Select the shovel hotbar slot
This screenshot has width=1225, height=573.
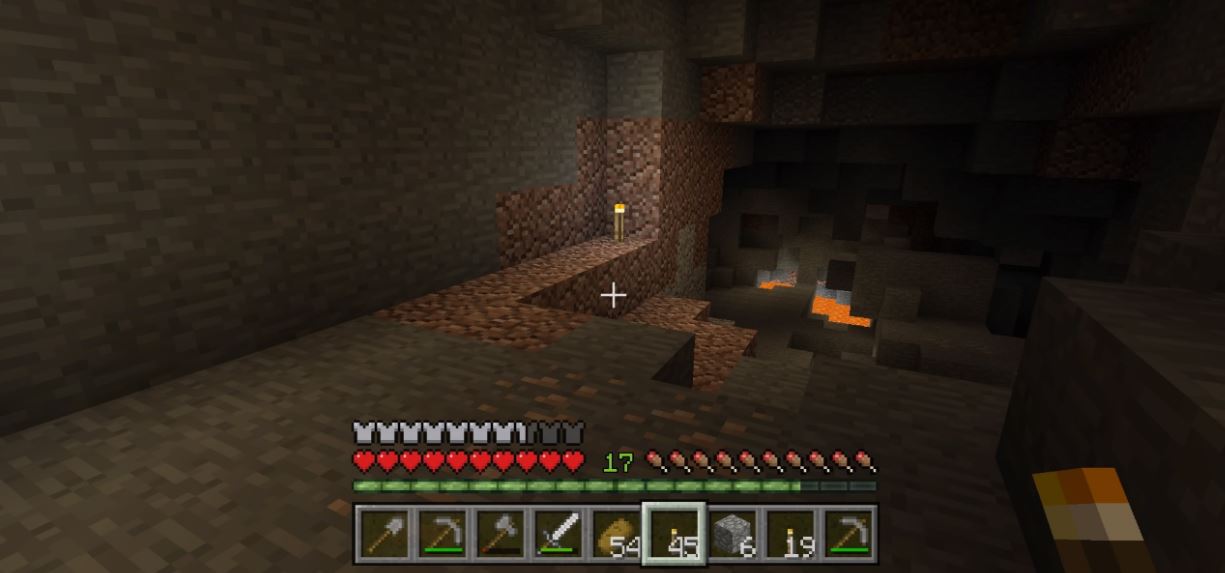(384, 534)
